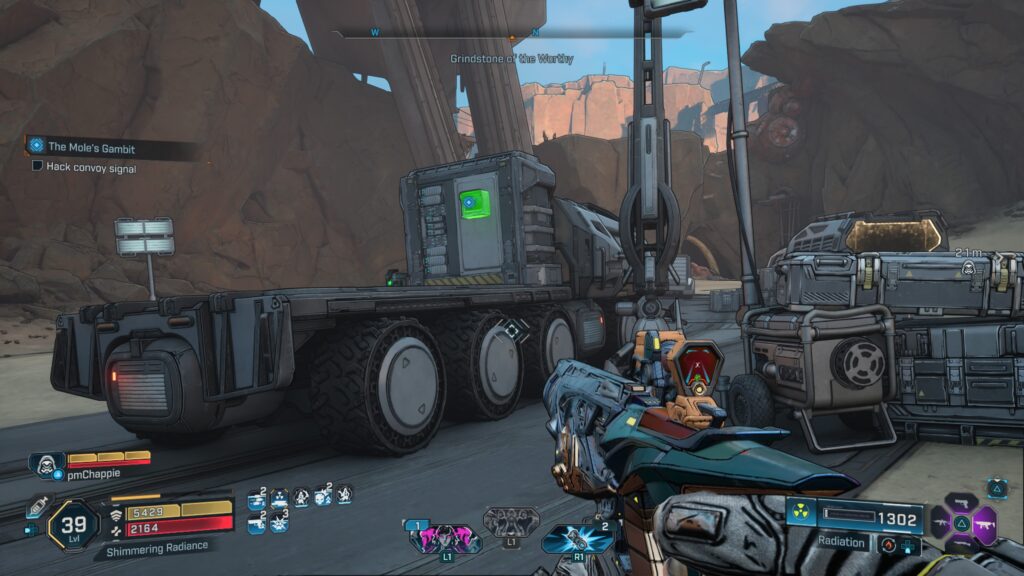Click the level 39 badge

73,523
